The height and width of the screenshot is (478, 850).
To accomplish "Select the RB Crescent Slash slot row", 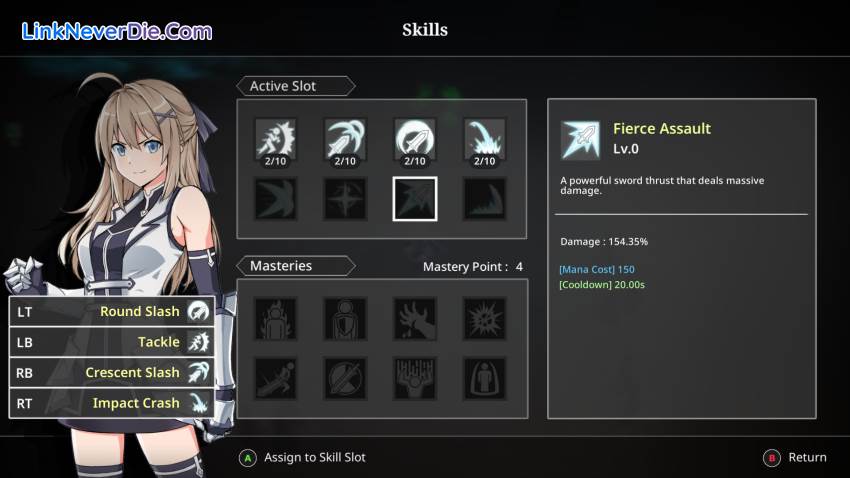I will point(112,372).
